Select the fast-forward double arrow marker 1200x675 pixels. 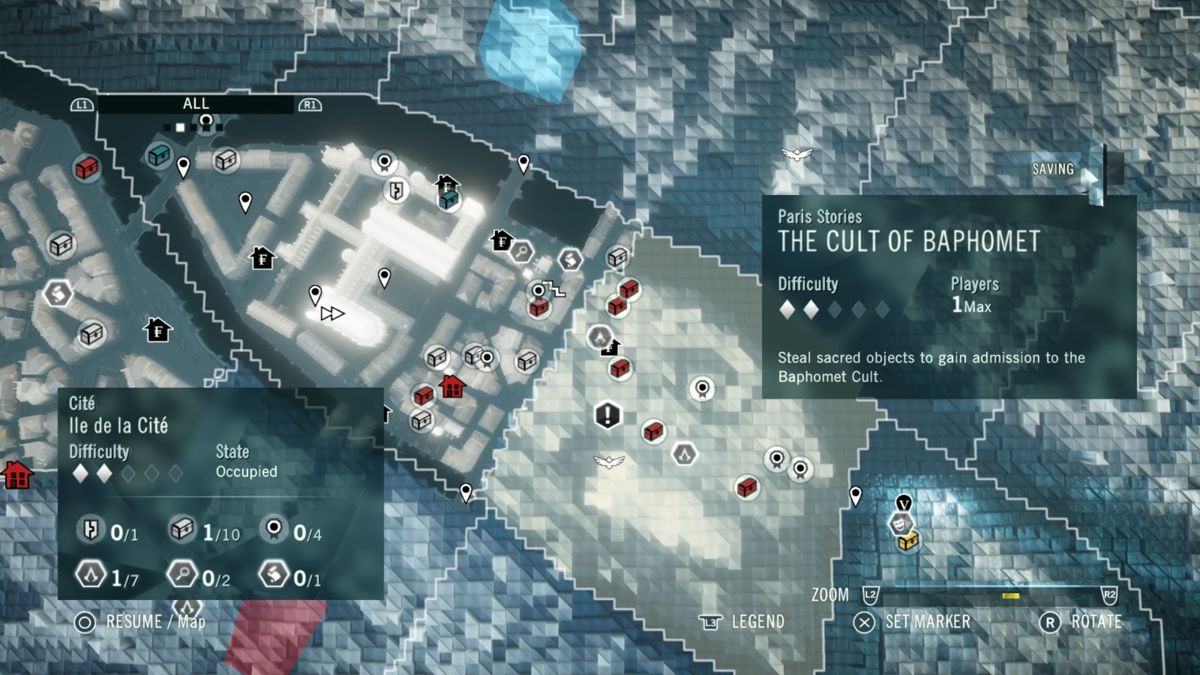pos(332,314)
